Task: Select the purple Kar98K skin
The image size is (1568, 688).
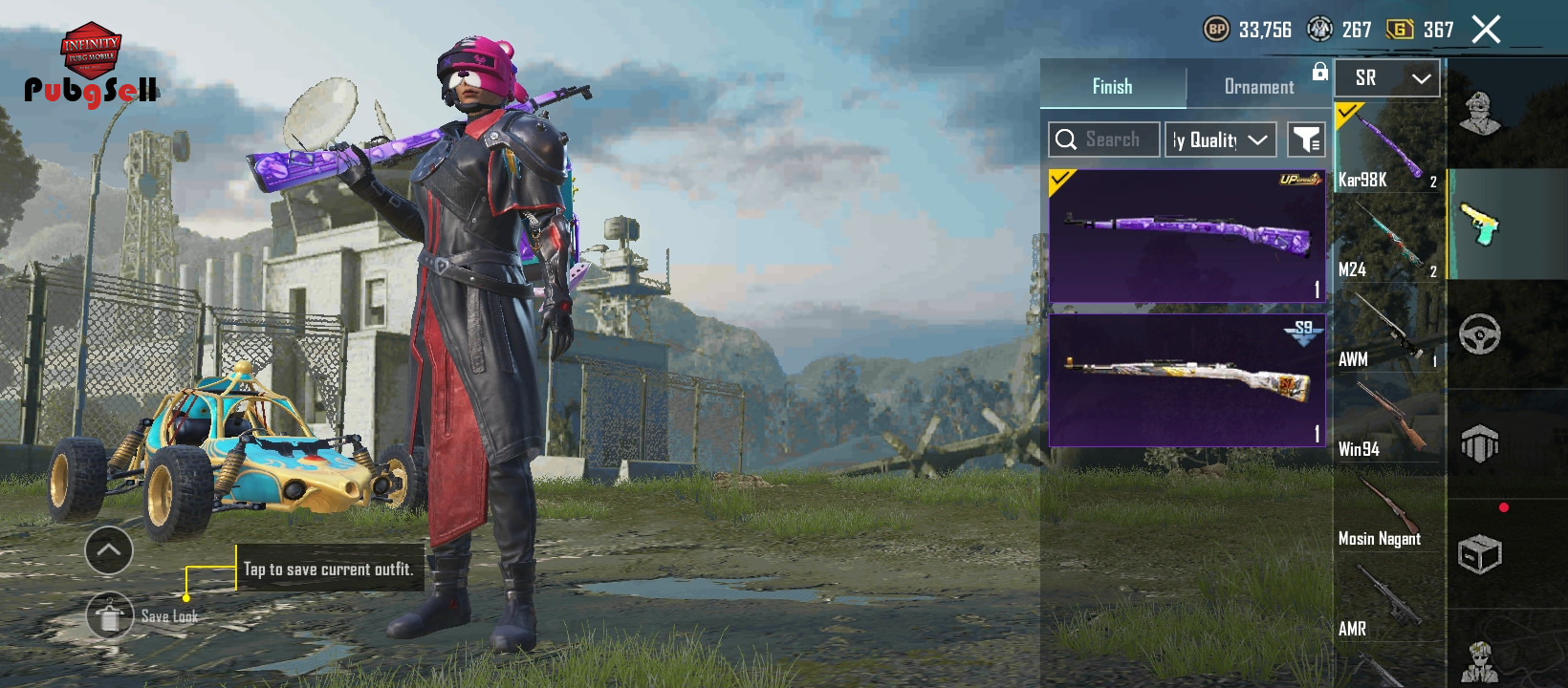Action: [1187, 236]
